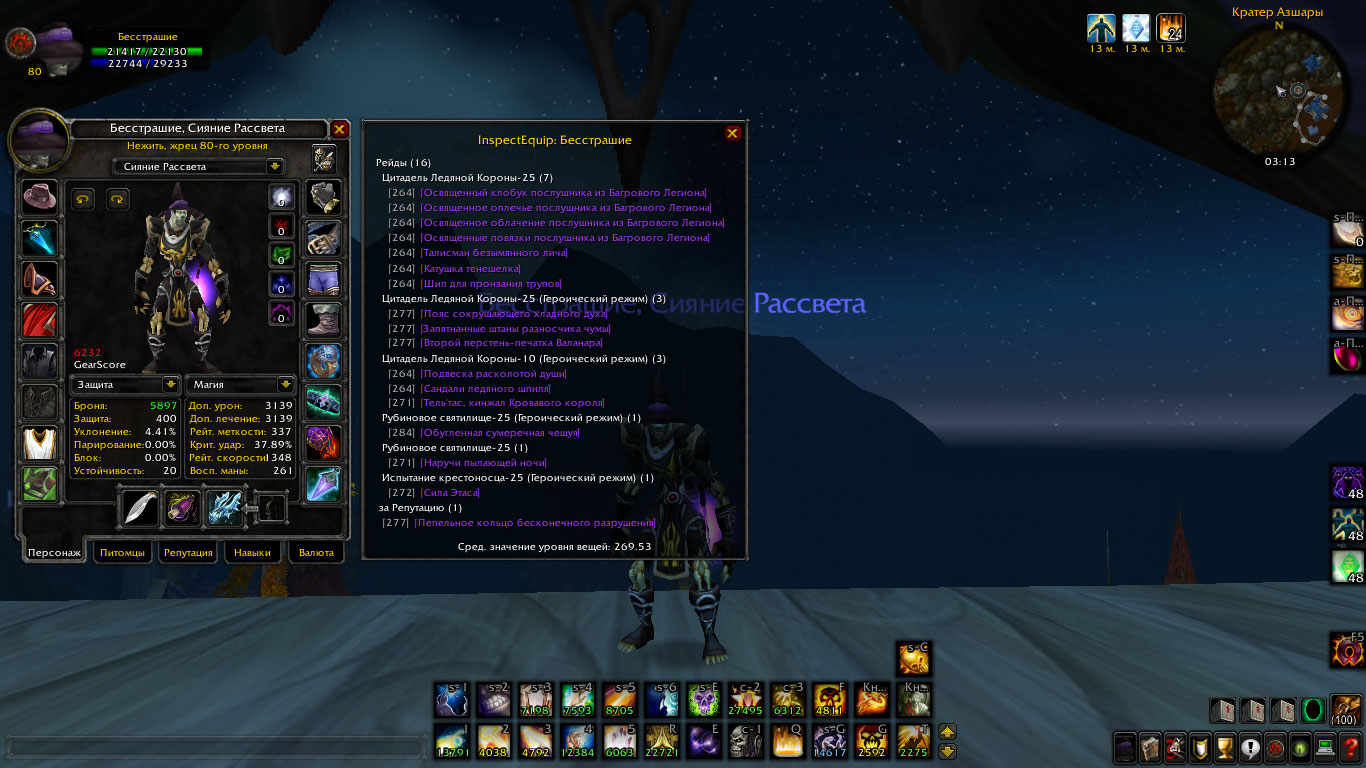This screenshot has height=768, width=1366.
Task: Open the Сила Этаса item link
Action: pos(450,493)
